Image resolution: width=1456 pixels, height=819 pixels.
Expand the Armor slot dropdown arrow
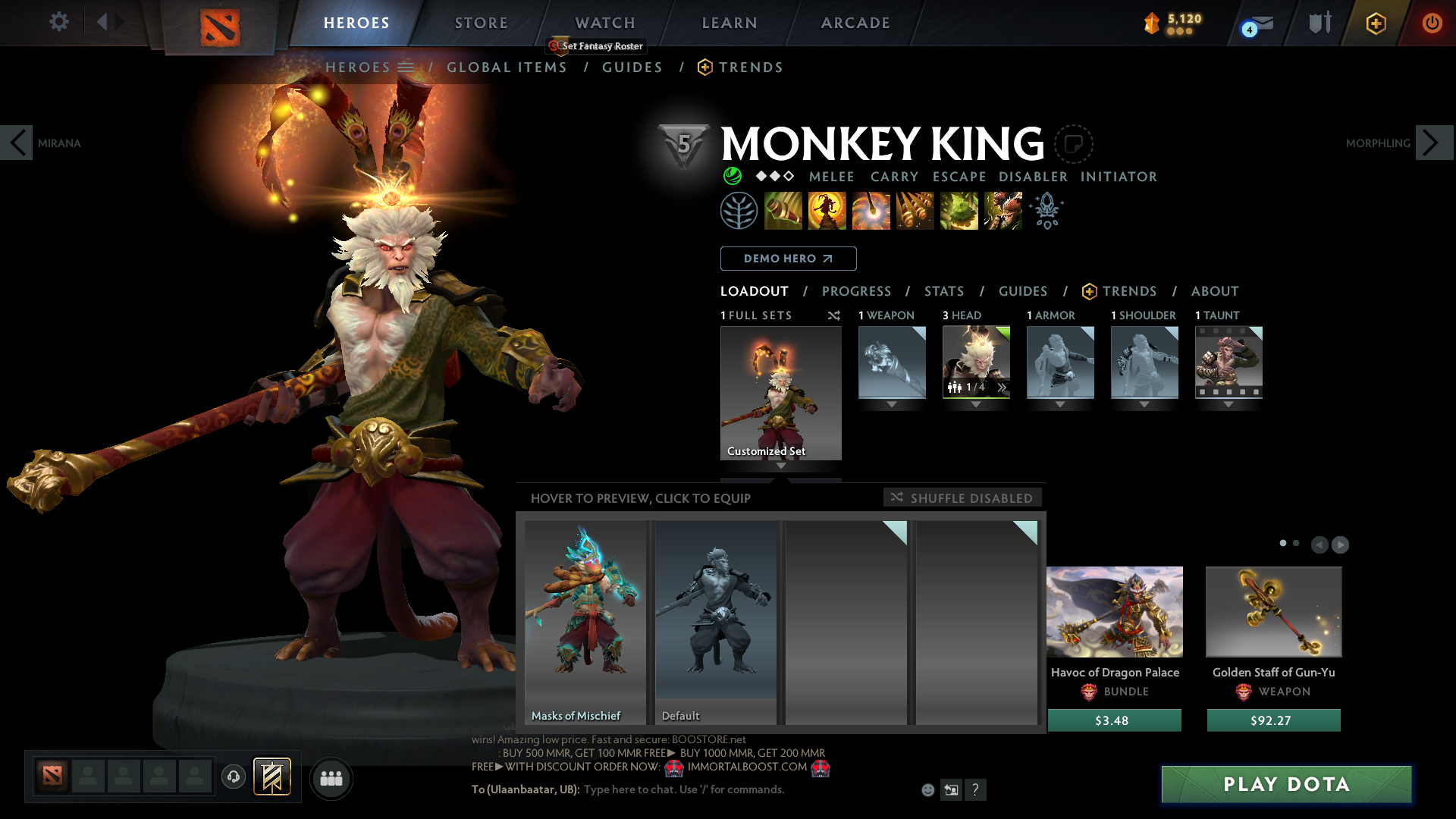1059,404
